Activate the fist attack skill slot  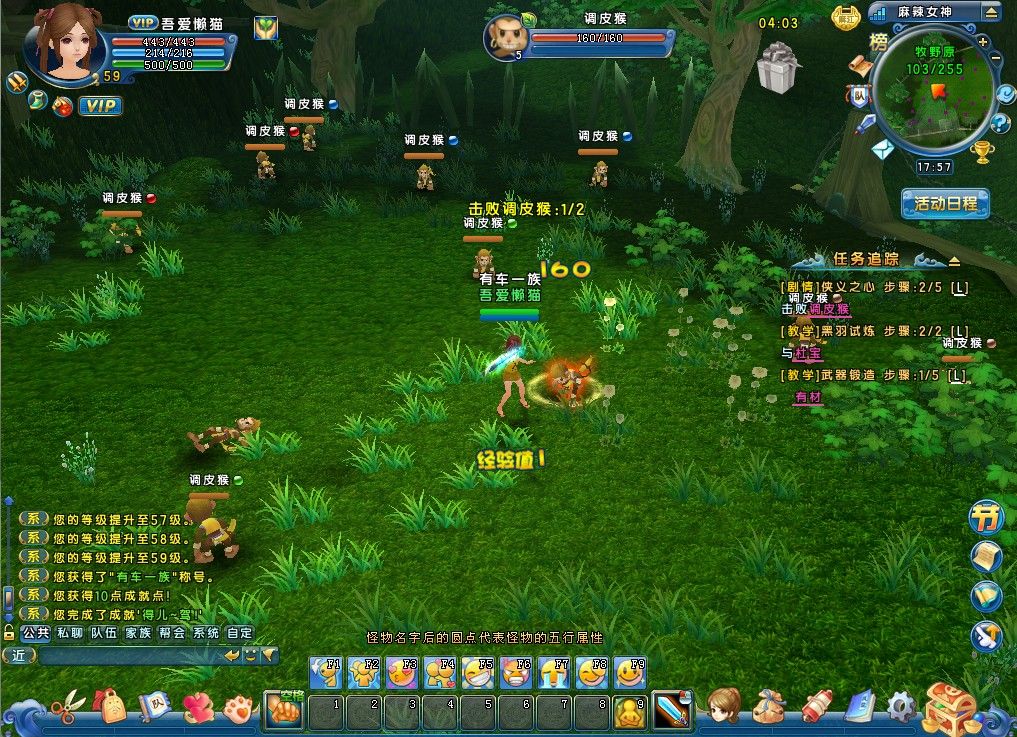pyautogui.click(x=283, y=710)
